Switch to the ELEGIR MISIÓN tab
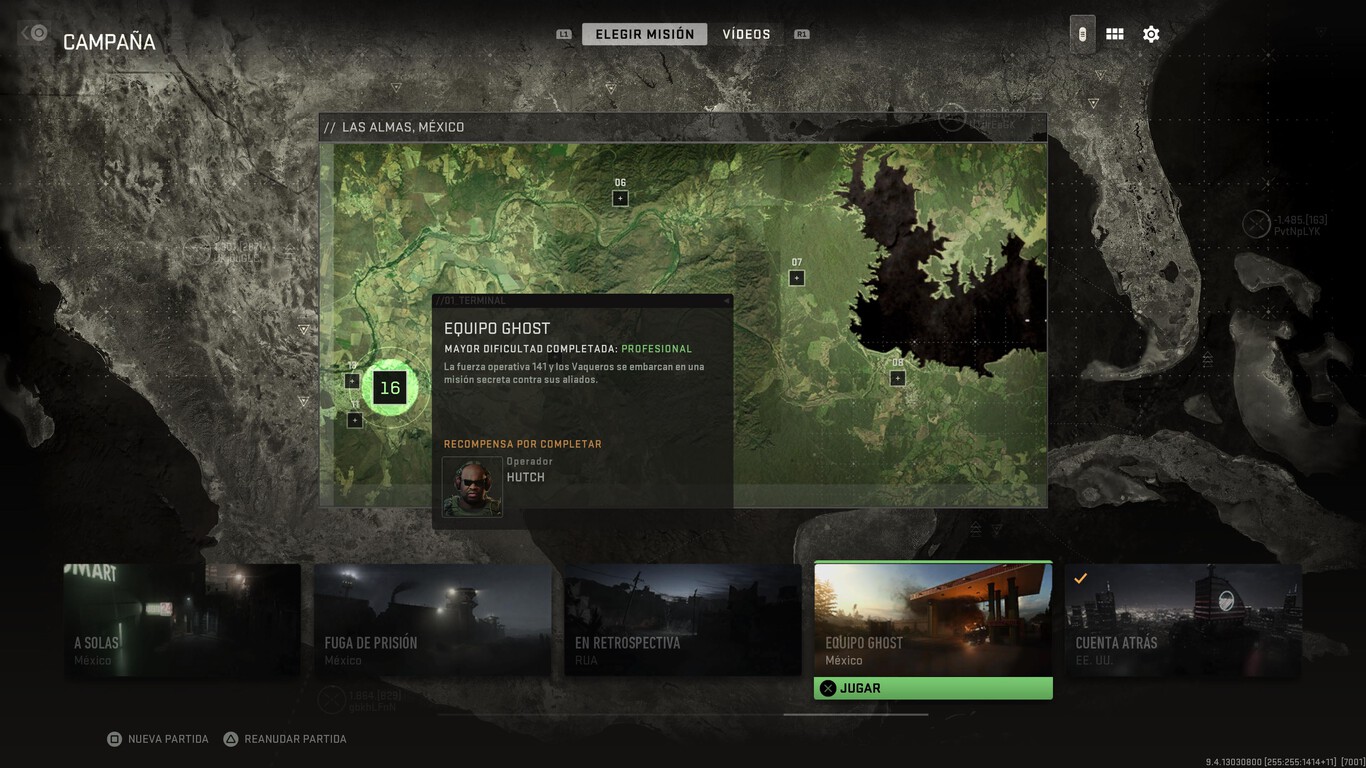Image resolution: width=1366 pixels, height=768 pixels. tap(644, 33)
